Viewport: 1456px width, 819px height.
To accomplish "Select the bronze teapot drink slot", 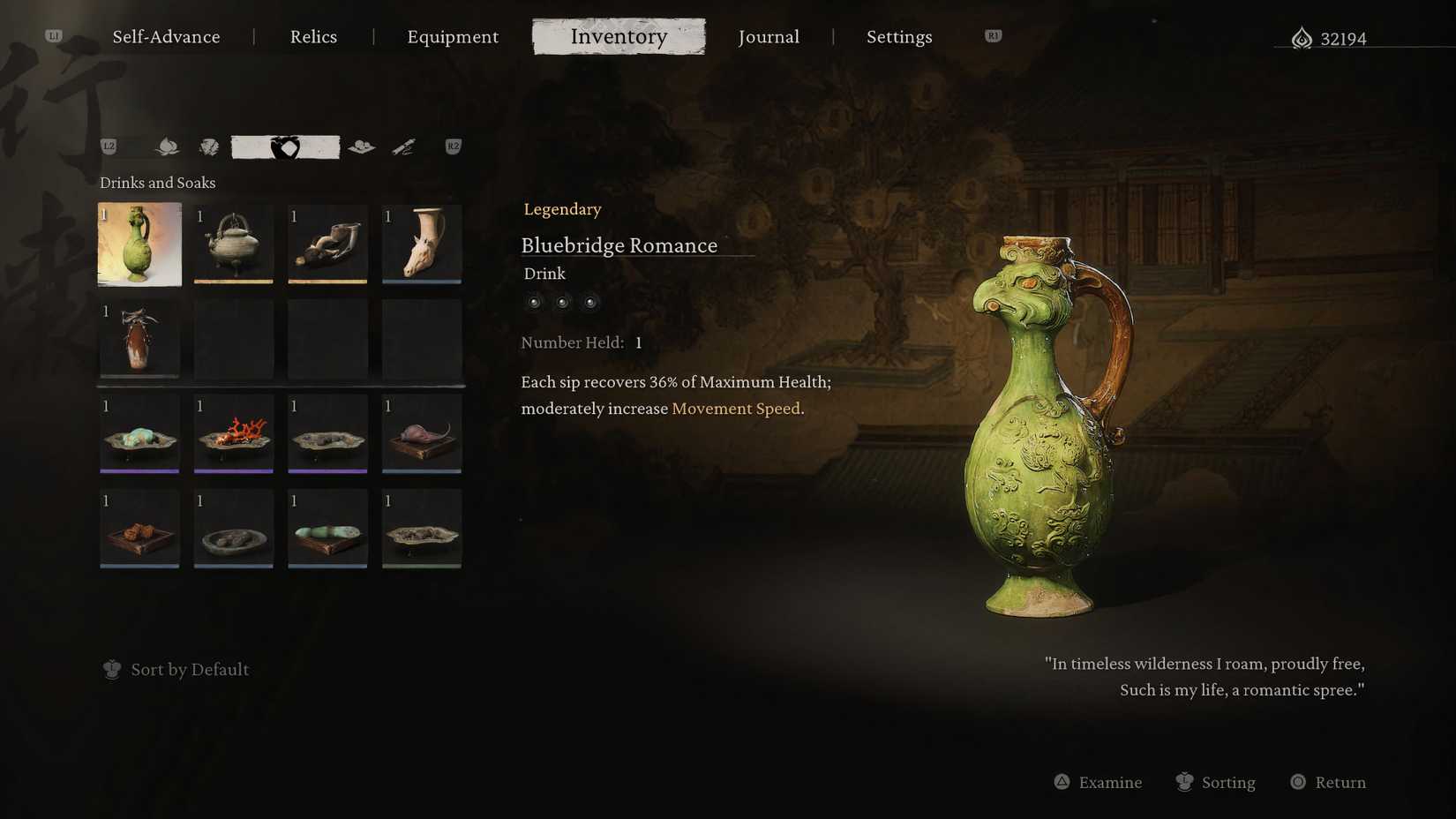I will tap(234, 244).
